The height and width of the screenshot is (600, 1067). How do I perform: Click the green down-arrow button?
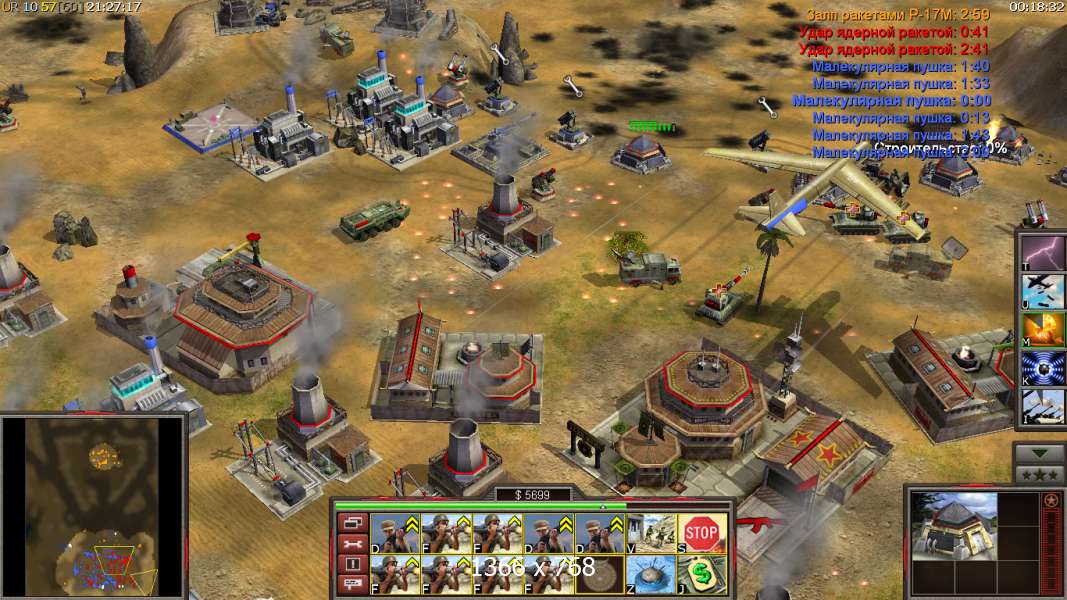tap(1040, 454)
